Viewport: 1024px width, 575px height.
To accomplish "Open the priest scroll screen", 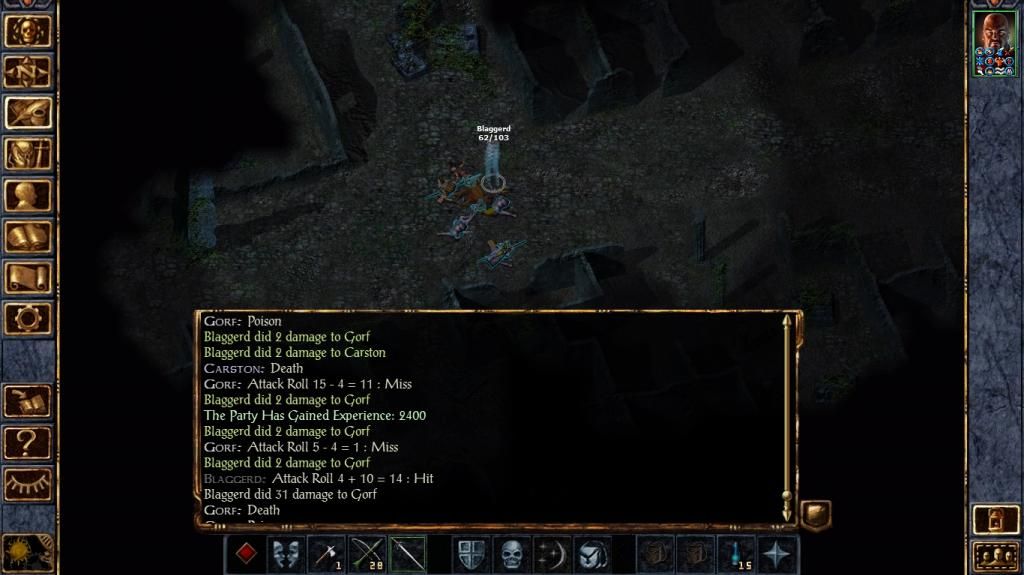I will click(28, 277).
